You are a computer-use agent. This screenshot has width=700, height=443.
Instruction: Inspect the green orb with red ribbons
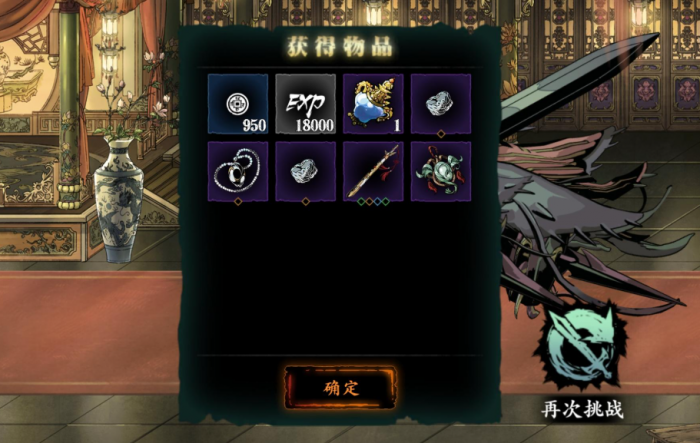coord(440,171)
